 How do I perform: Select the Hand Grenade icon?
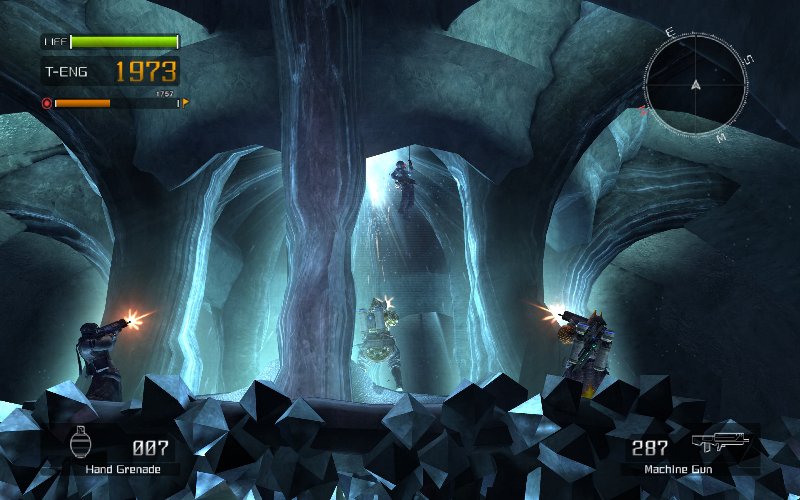(x=81, y=443)
